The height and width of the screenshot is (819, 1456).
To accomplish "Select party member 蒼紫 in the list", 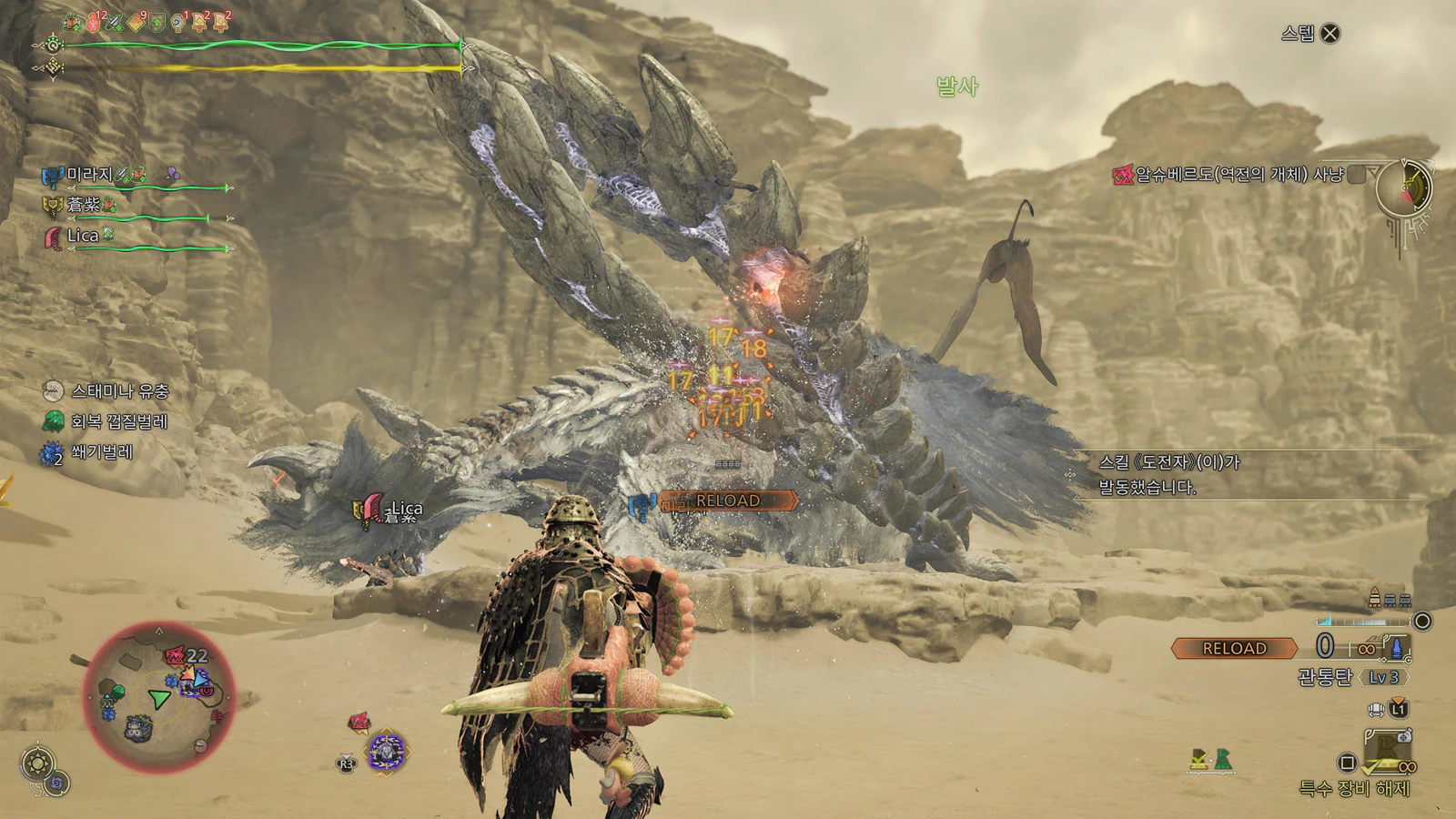I will point(83,206).
